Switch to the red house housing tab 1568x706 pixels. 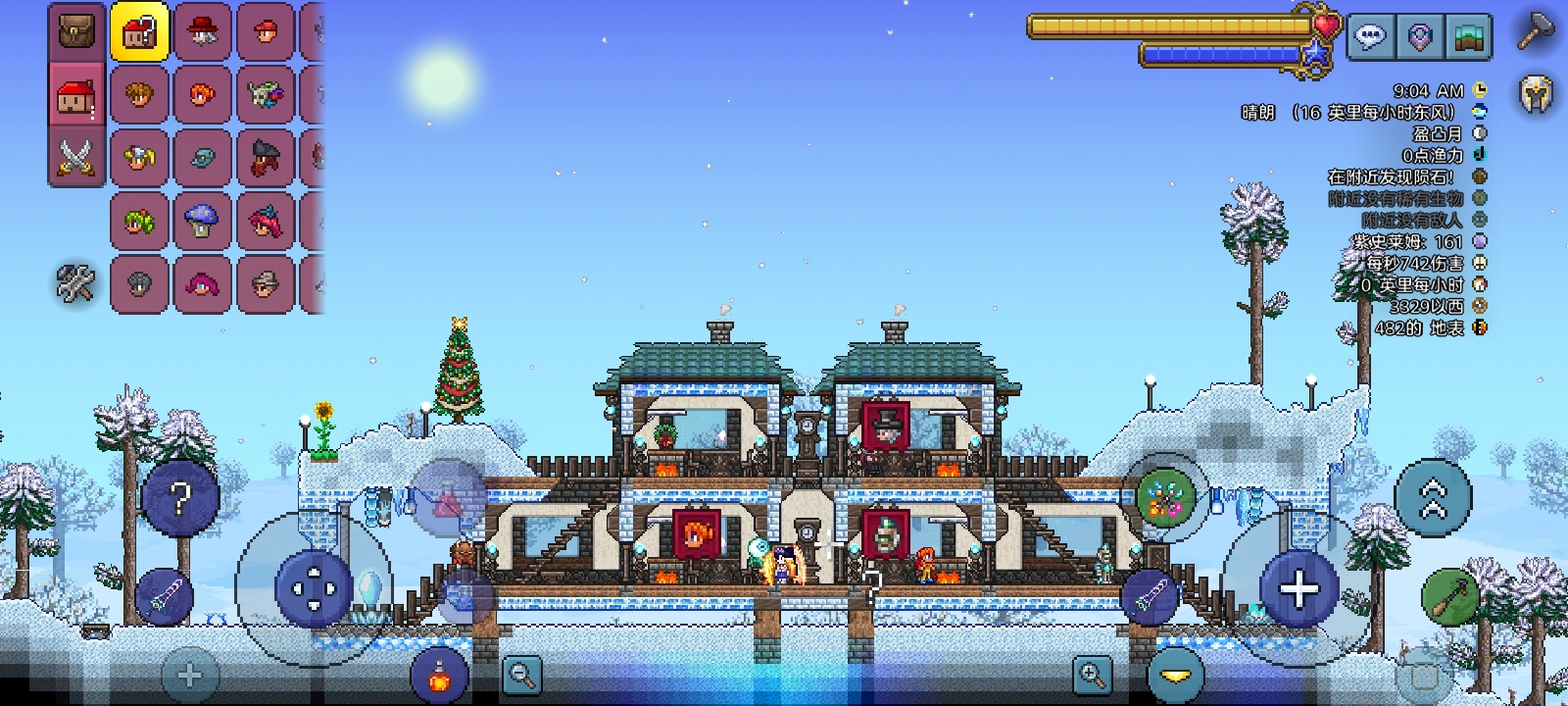click(x=77, y=95)
